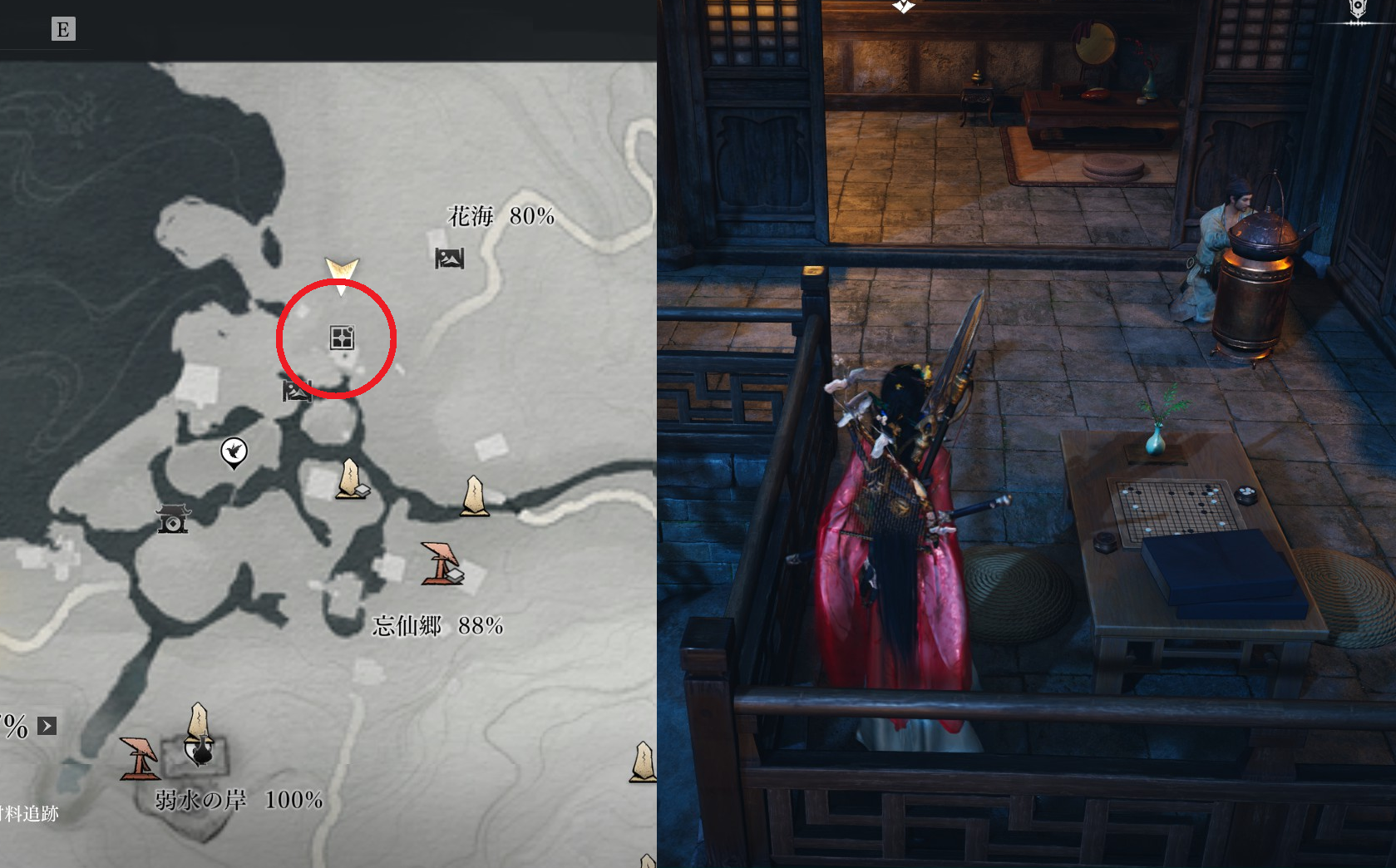Image resolution: width=1396 pixels, height=868 pixels.
Task: Select the stone stele marker with pages badge
Action: coord(352,480)
